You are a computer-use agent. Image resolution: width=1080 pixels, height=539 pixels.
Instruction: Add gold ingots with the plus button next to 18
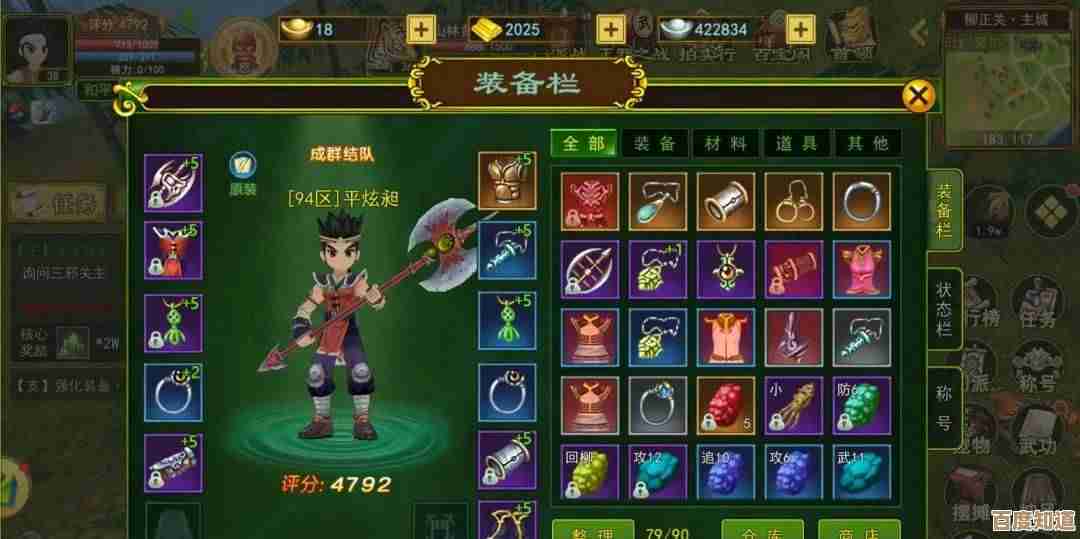[x=424, y=29]
